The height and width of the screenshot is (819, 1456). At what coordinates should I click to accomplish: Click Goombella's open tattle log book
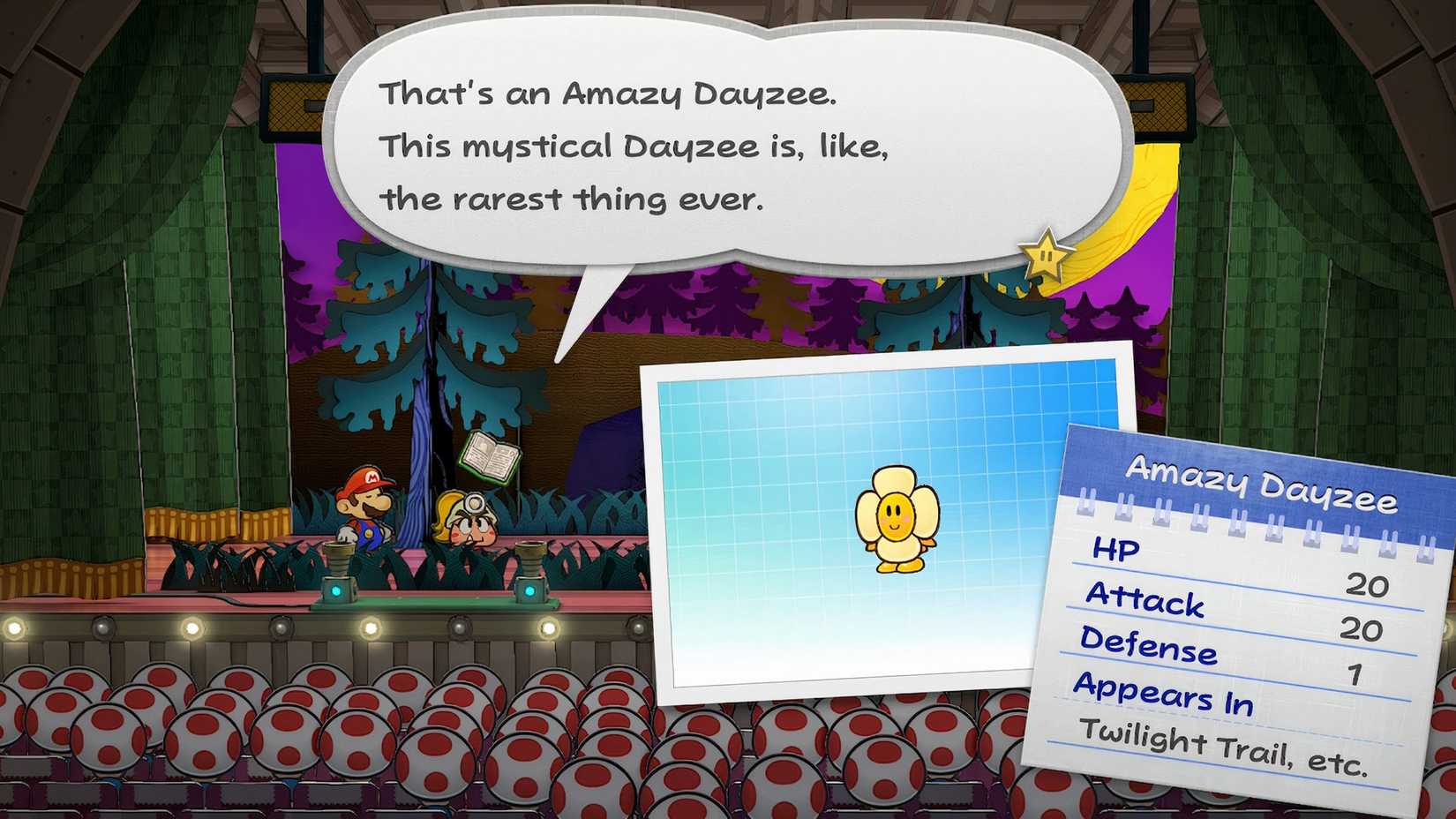492,455
